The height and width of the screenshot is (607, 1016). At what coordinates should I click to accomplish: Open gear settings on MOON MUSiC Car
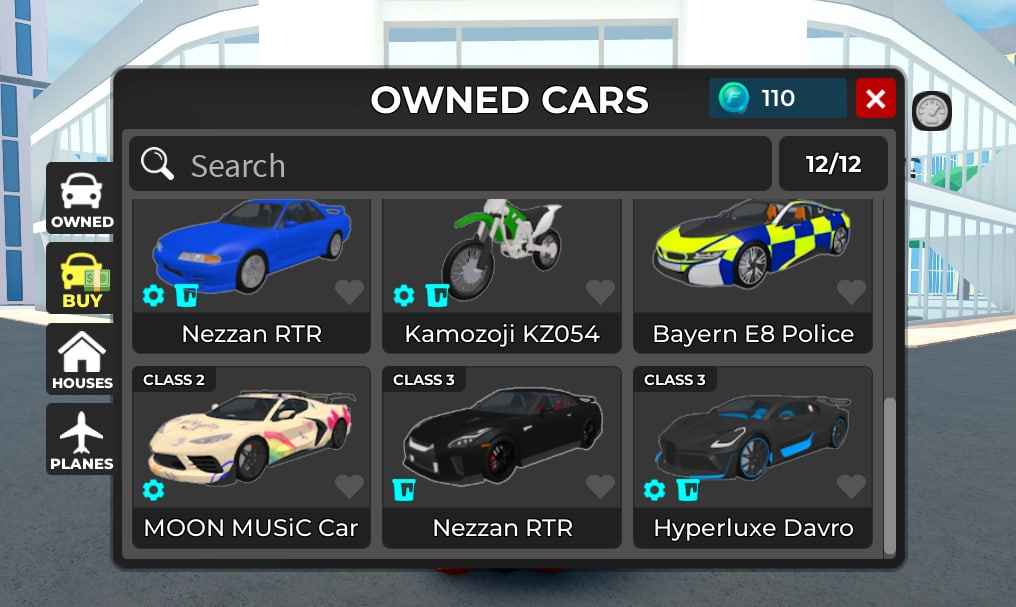point(153,489)
